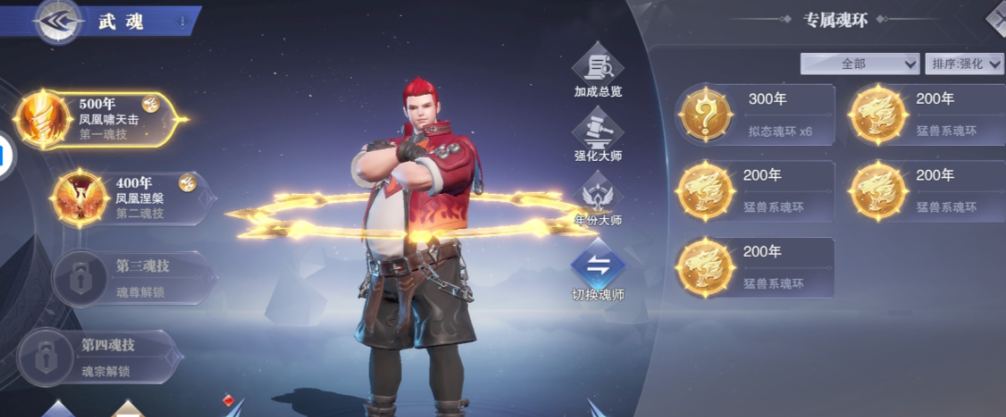Tap the locked 第四魂技 slot
This screenshot has width=1006, height=417.
pos(98,356)
